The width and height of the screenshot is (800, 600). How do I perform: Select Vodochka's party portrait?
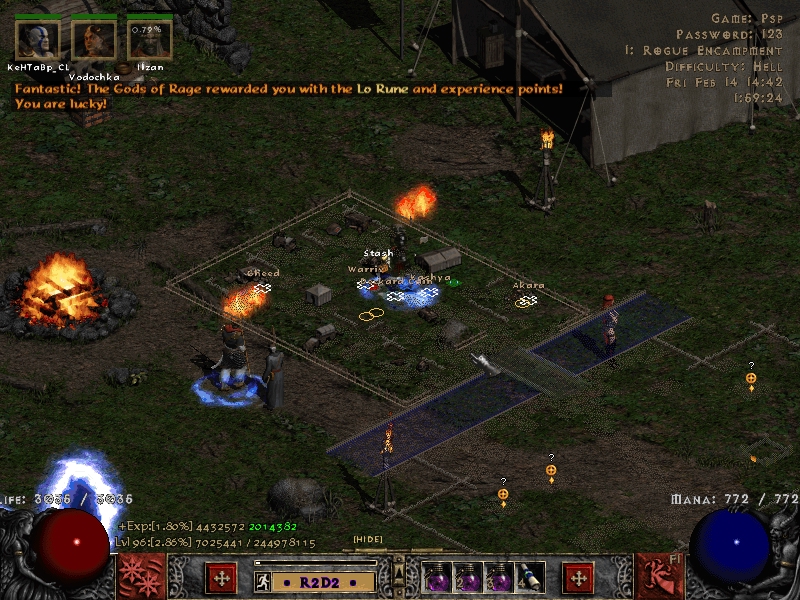[x=93, y=39]
